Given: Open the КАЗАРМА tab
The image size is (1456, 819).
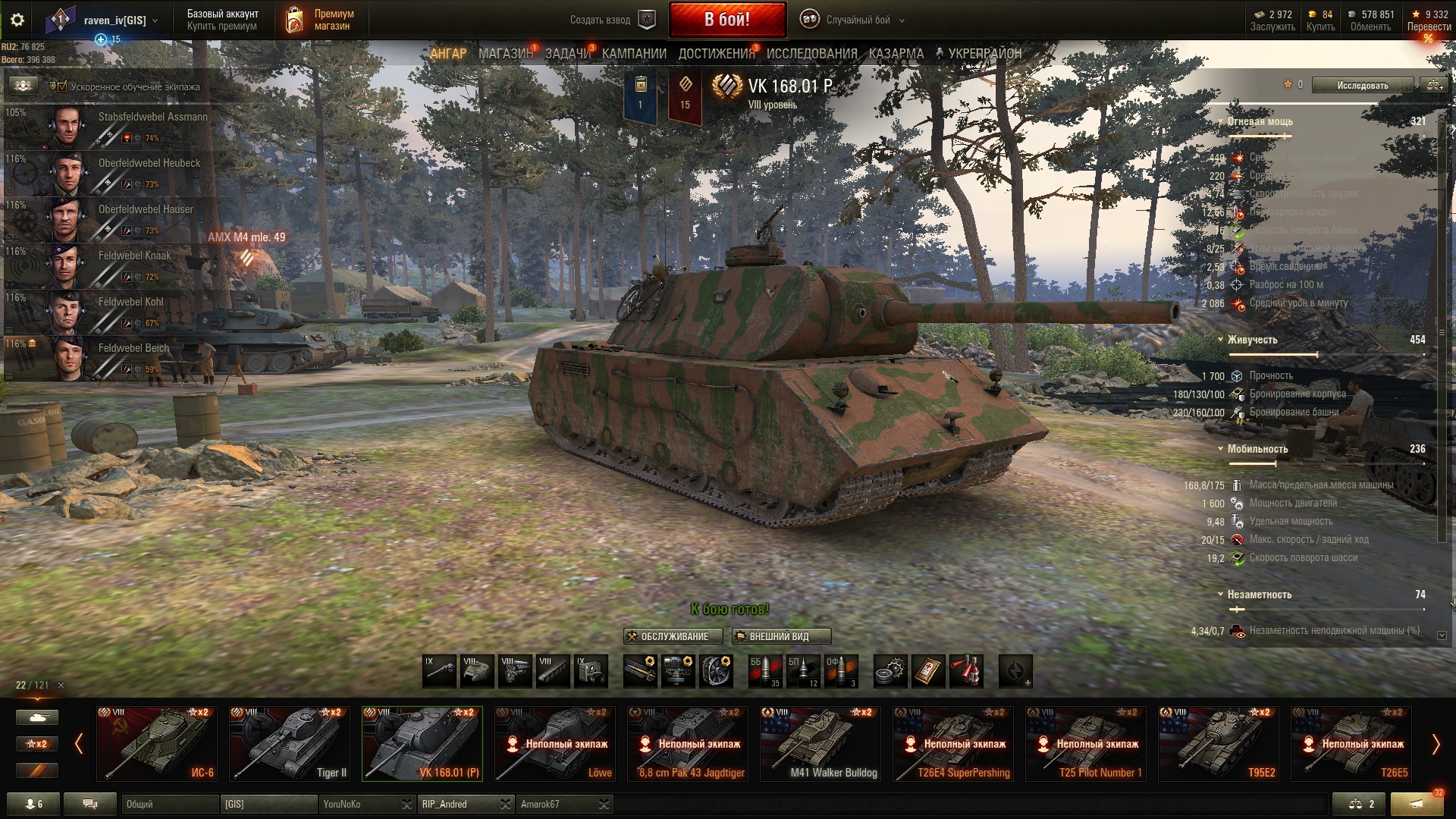Looking at the screenshot, I should coord(896,54).
